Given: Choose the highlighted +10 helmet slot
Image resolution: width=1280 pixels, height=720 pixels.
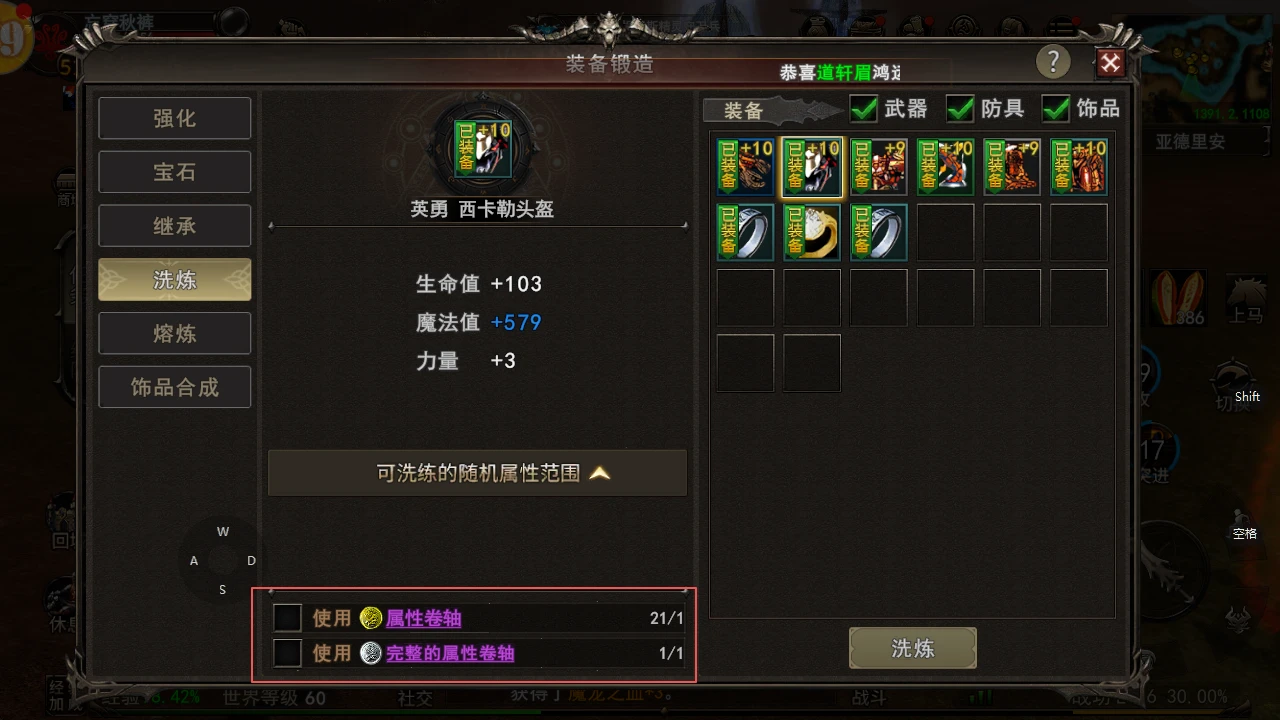Looking at the screenshot, I should click(x=811, y=166).
